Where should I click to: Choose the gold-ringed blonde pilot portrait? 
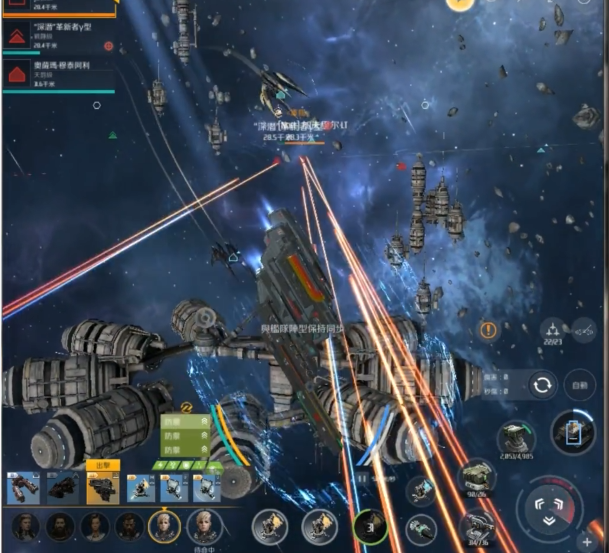pos(163,525)
